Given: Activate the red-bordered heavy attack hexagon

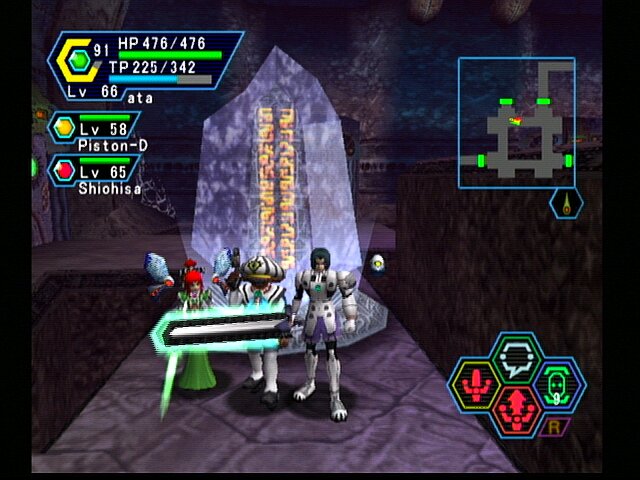Looking at the screenshot, I should pyautogui.click(x=516, y=410).
